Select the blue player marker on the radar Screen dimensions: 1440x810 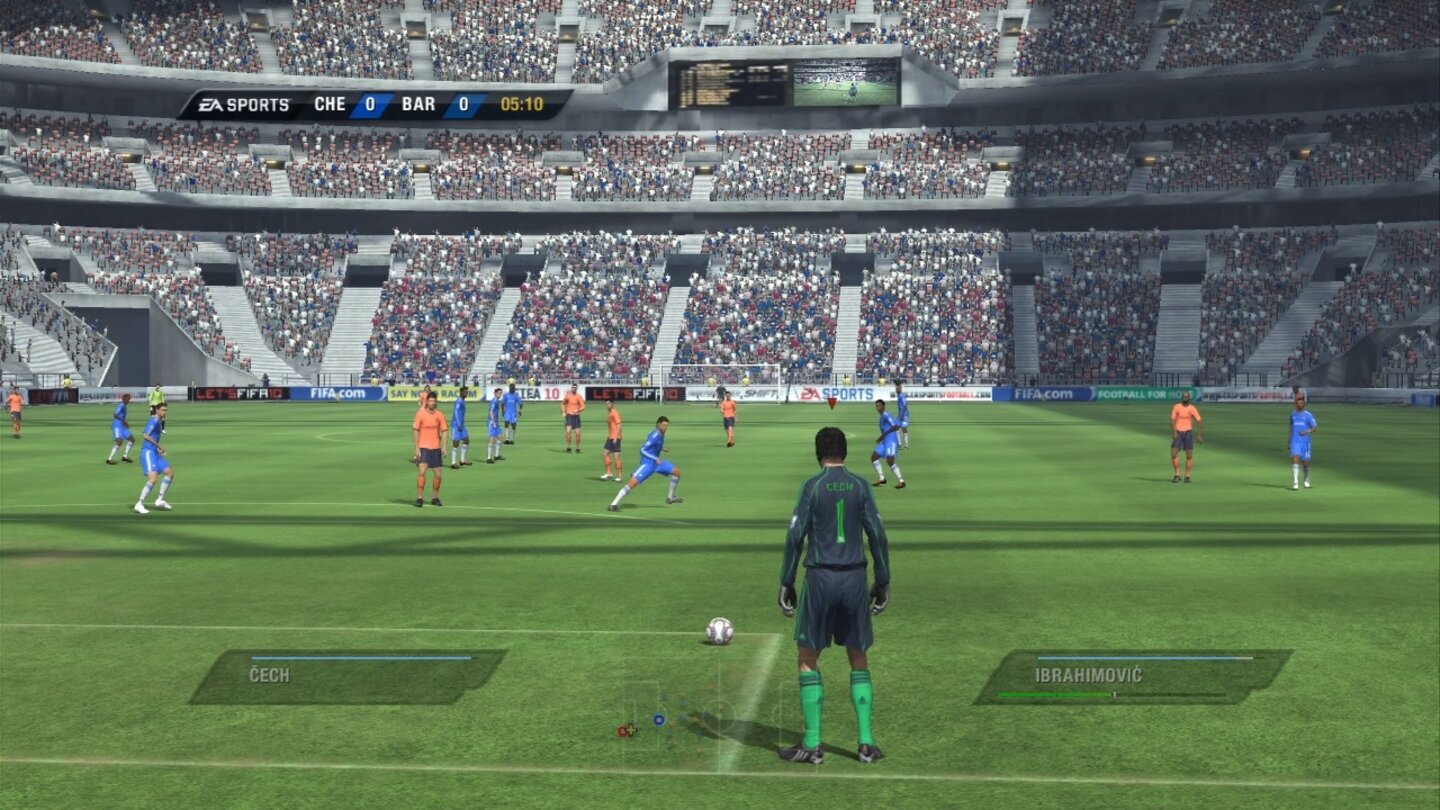click(x=659, y=719)
